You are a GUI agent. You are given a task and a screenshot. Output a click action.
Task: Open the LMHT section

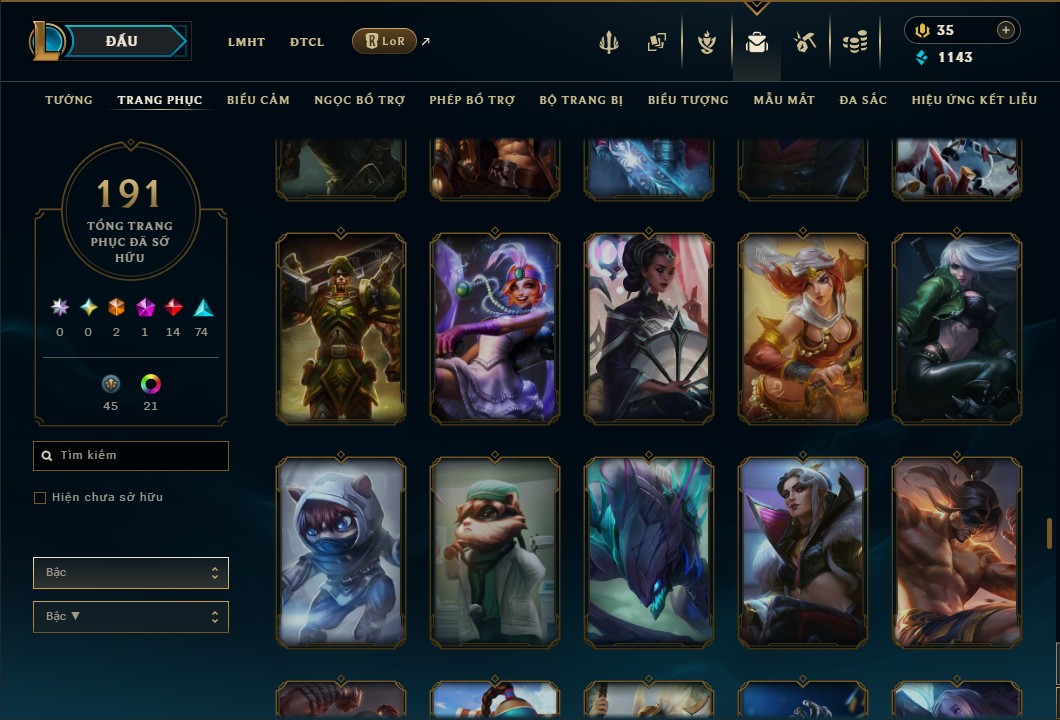coord(246,42)
